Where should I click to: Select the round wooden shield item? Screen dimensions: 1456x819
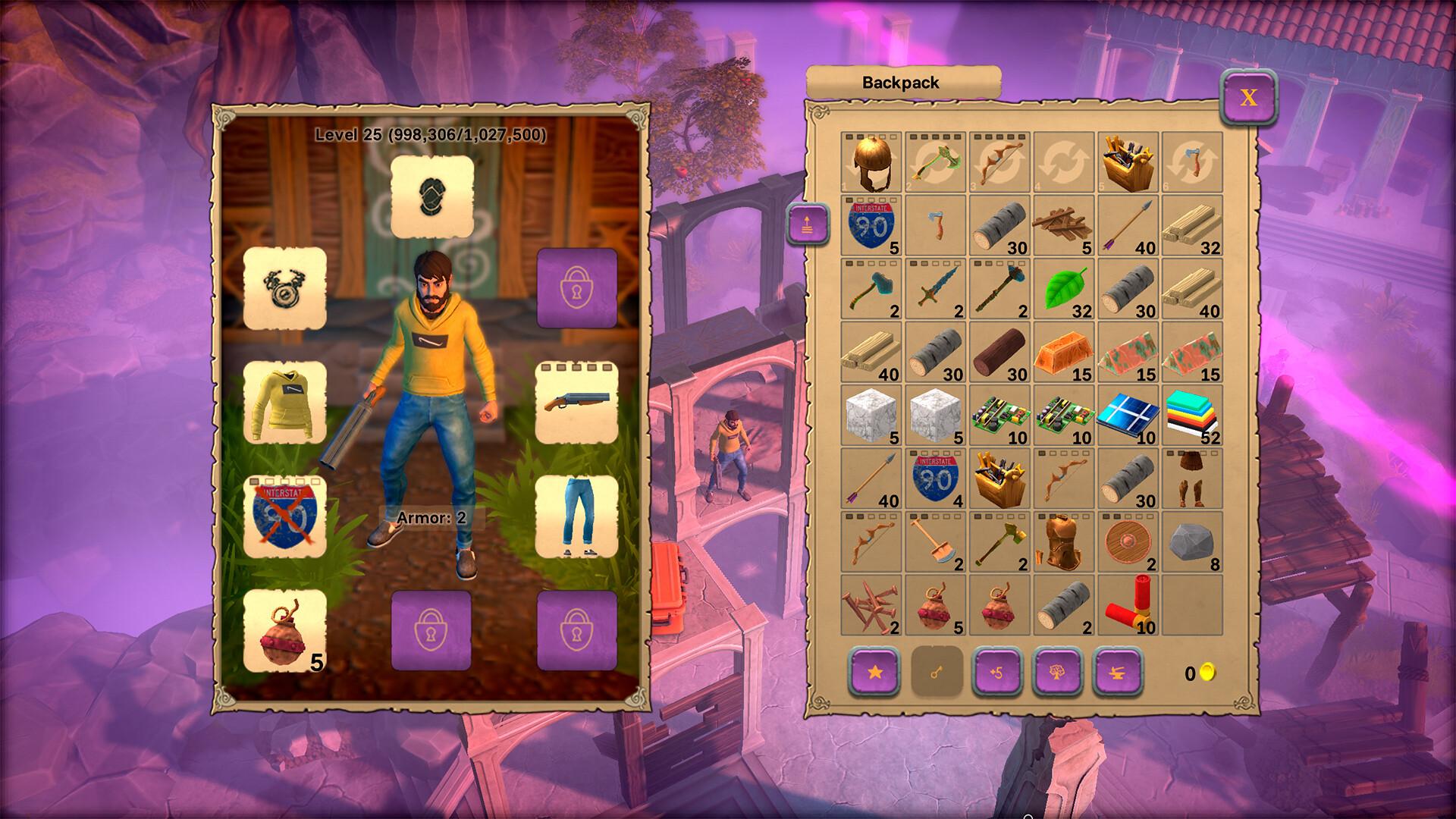coord(1128,541)
